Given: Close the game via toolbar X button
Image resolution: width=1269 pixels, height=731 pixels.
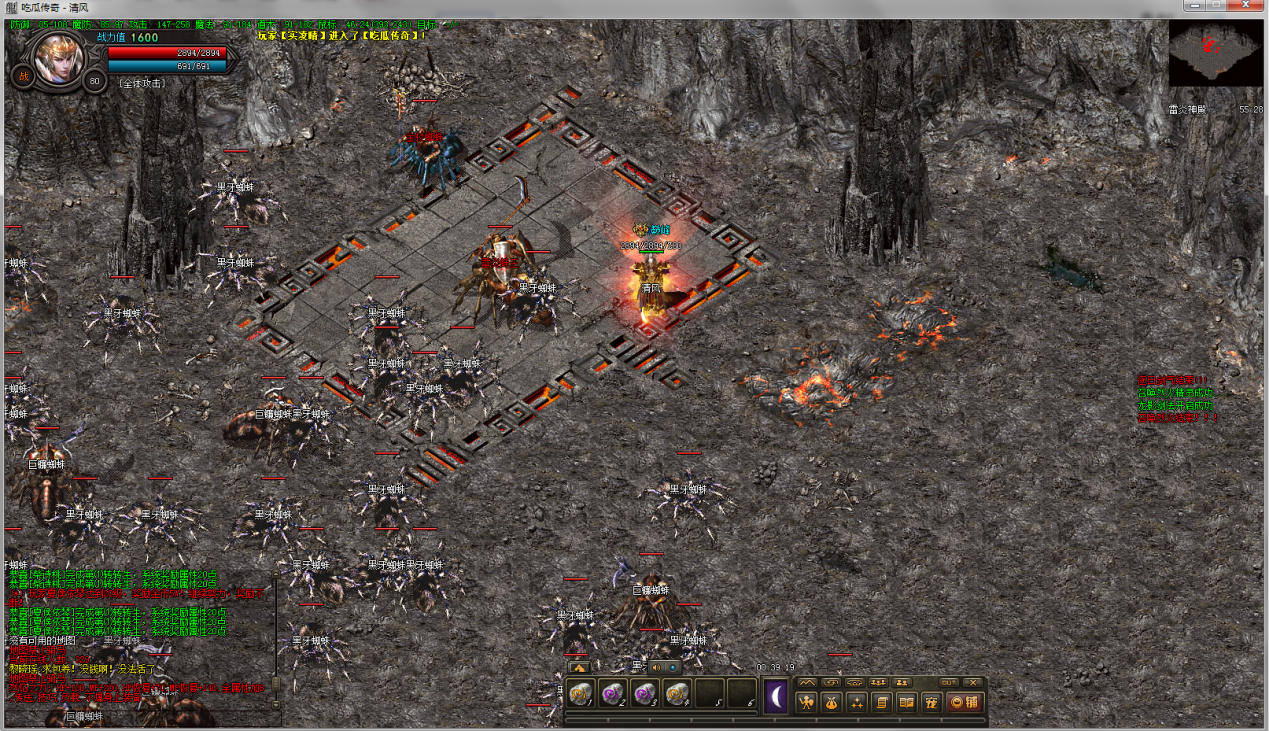Looking at the screenshot, I should [x=974, y=682].
